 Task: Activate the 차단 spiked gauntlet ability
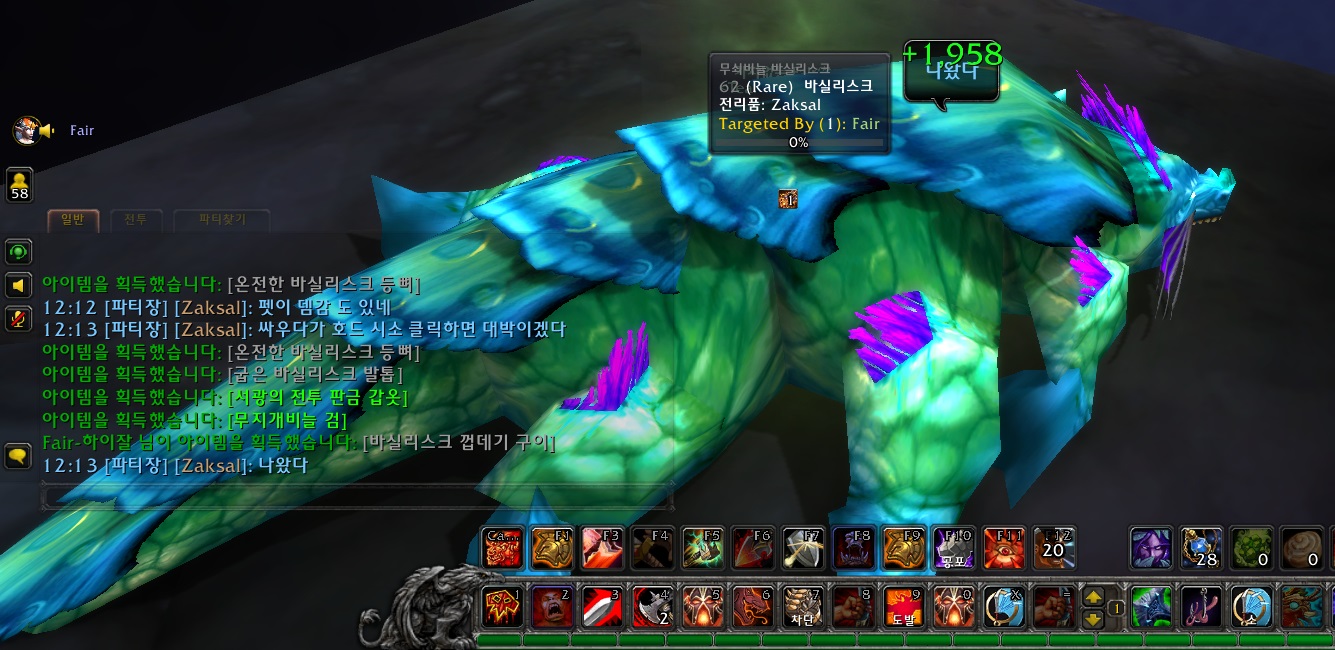pos(800,607)
